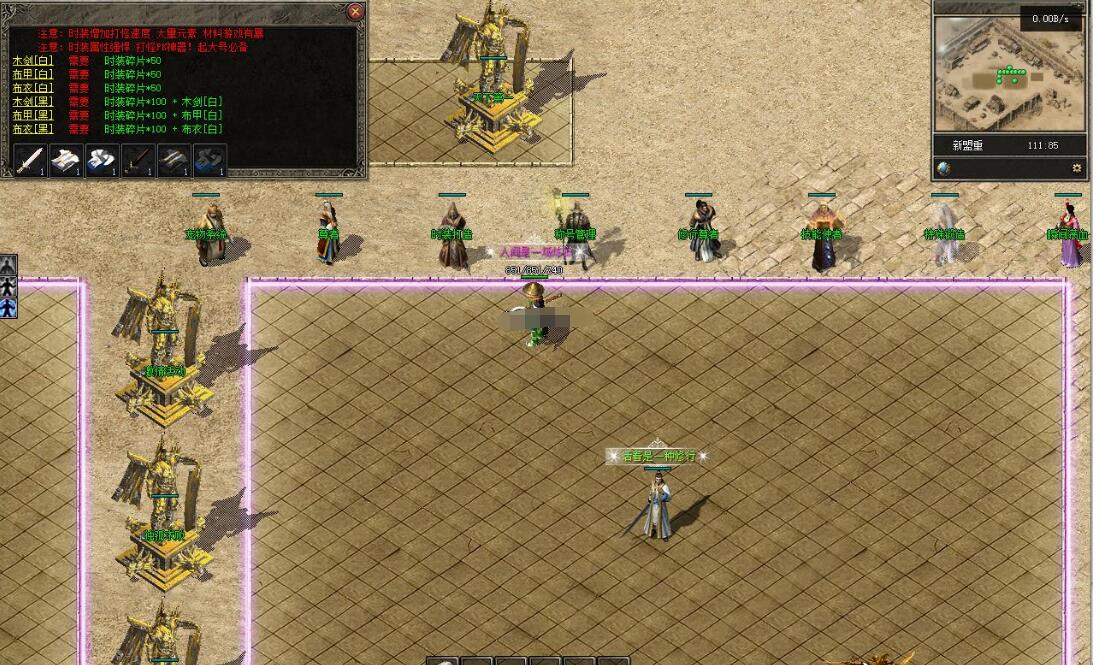
Task: Open the minimap view
Action: click(1008, 74)
